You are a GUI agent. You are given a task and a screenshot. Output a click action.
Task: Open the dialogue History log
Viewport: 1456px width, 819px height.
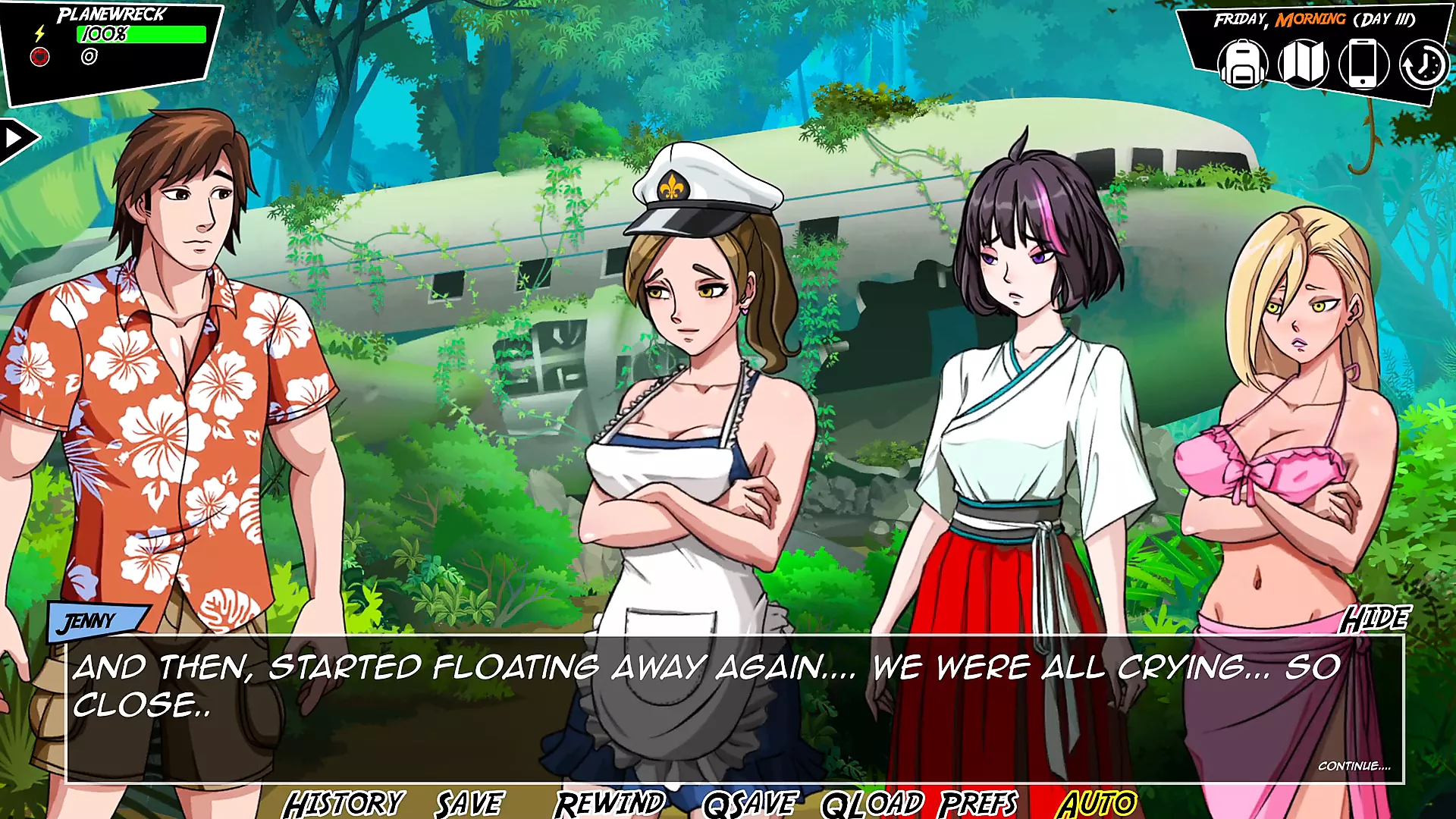point(344,804)
